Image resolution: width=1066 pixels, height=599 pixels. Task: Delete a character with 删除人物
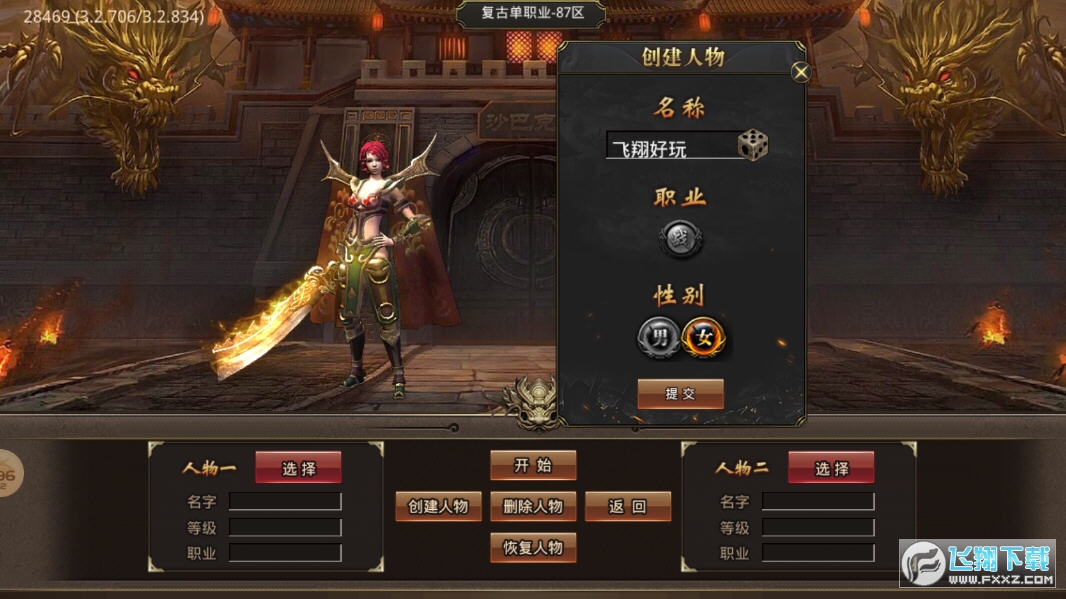533,506
